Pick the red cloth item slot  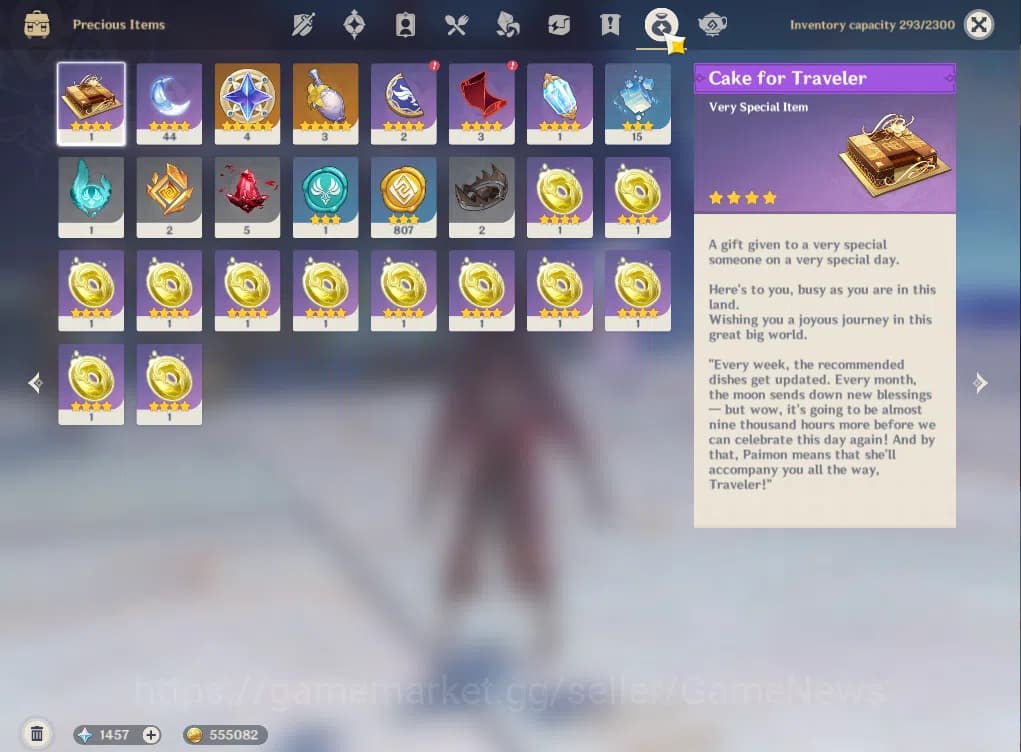pos(481,97)
